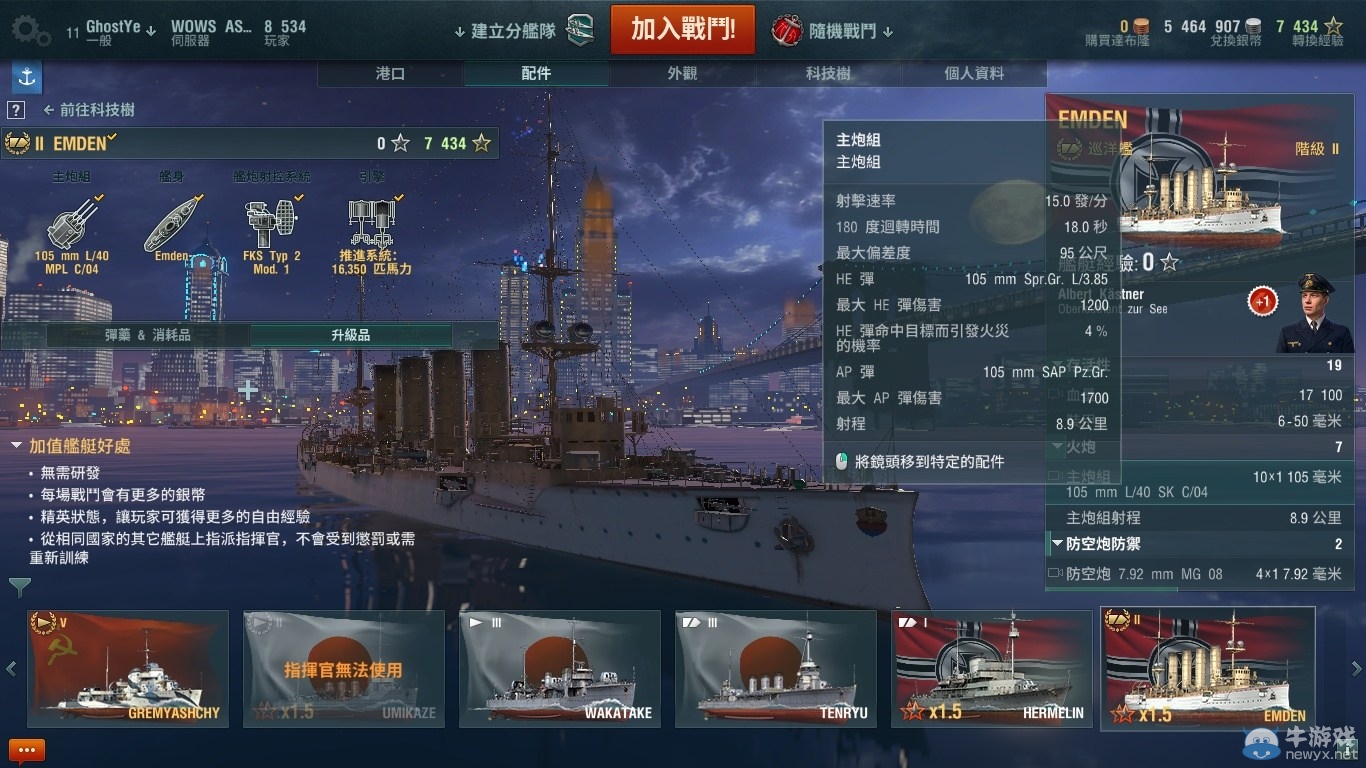Collapse the 火炮 section in ship stats
The width and height of the screenshot is (1366, 768).
pyautogui.click(x=1058, y=447)
